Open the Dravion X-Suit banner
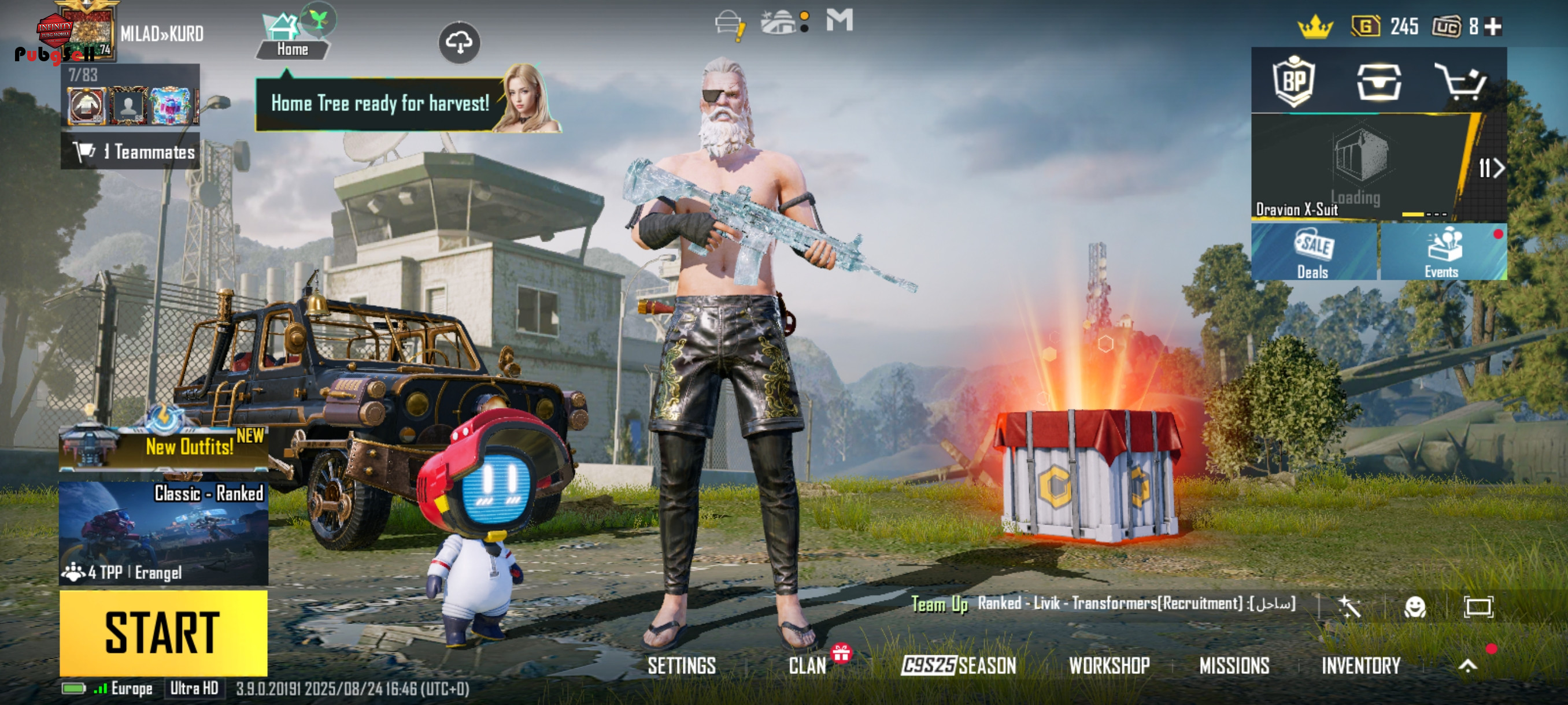Image resolution: width=1568 pixels, height=705 pixels. click(1358, 167)
